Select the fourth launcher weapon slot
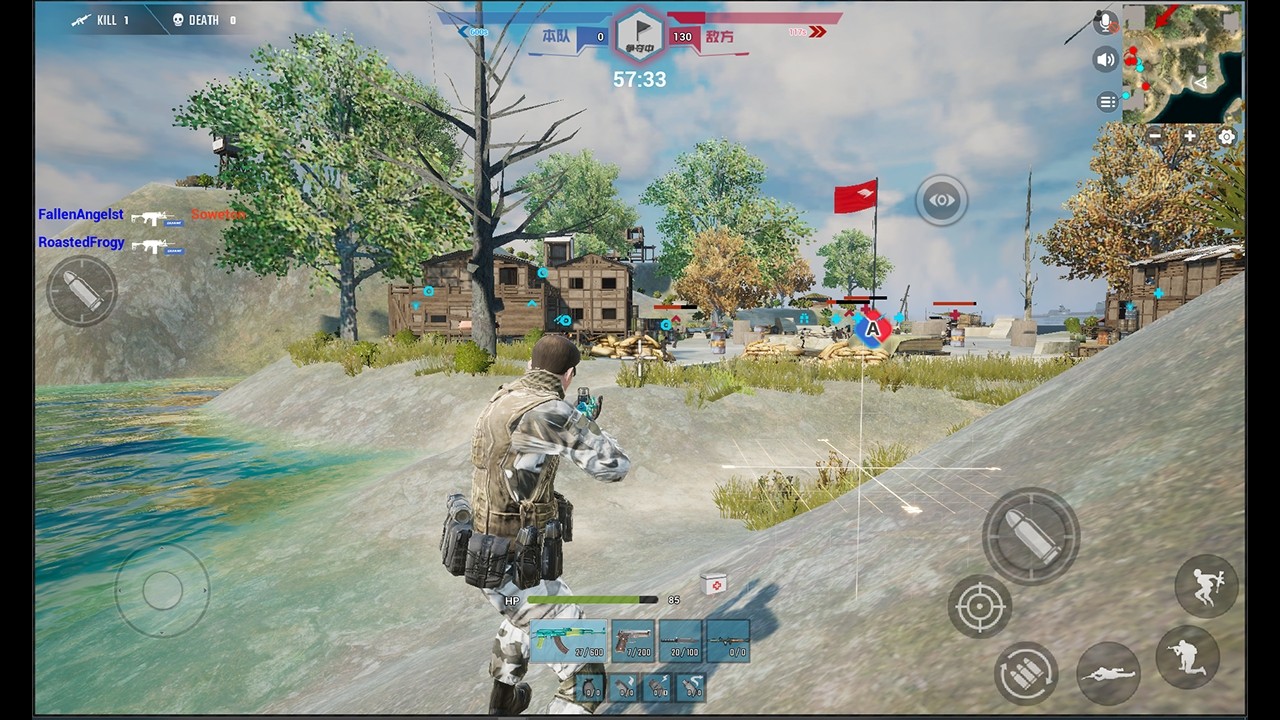The height and width of the screenshot is (720, 1280). click(x=728, y=641)
